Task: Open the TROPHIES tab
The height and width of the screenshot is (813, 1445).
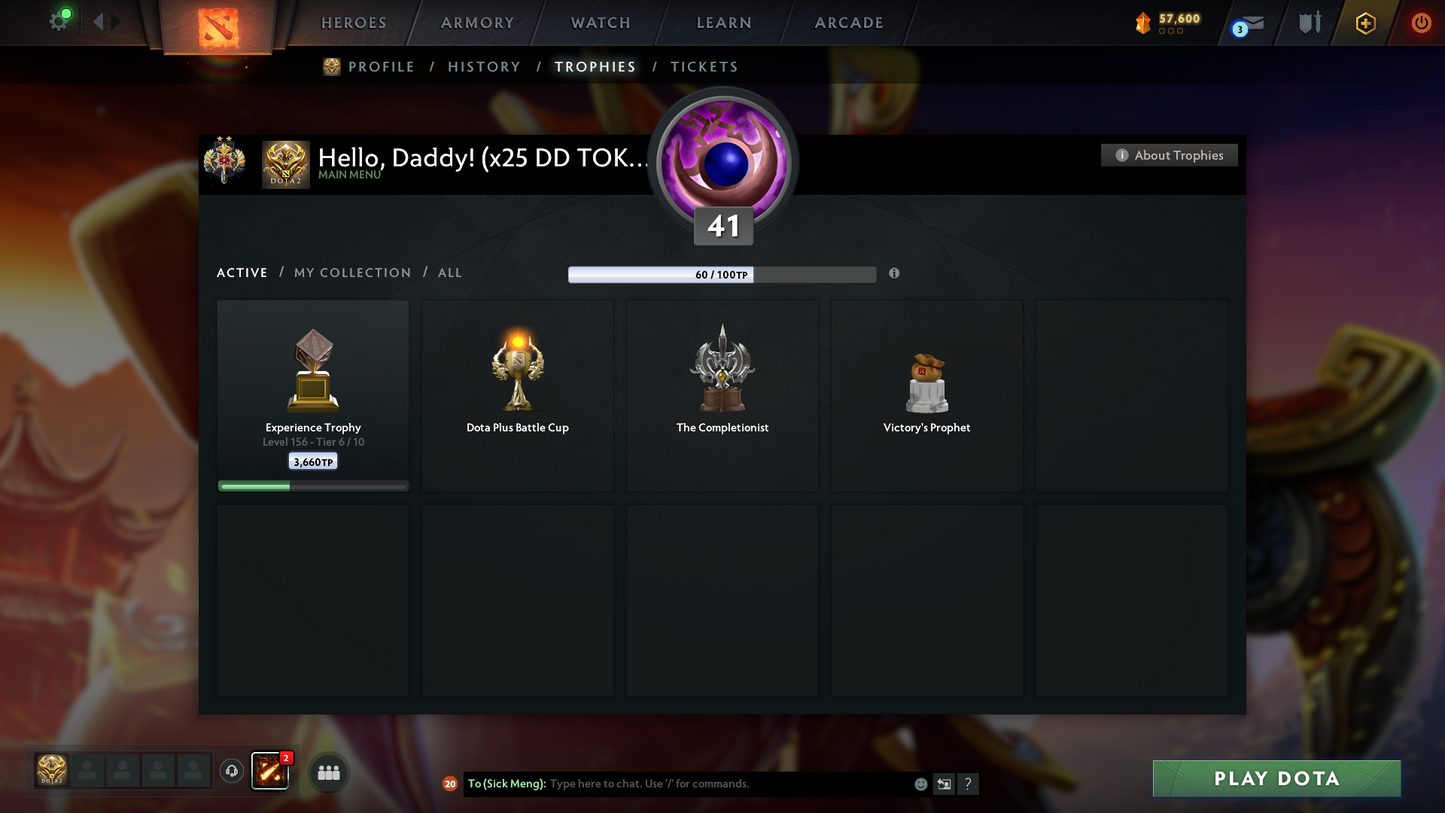Action: click(x=595, y=66)
